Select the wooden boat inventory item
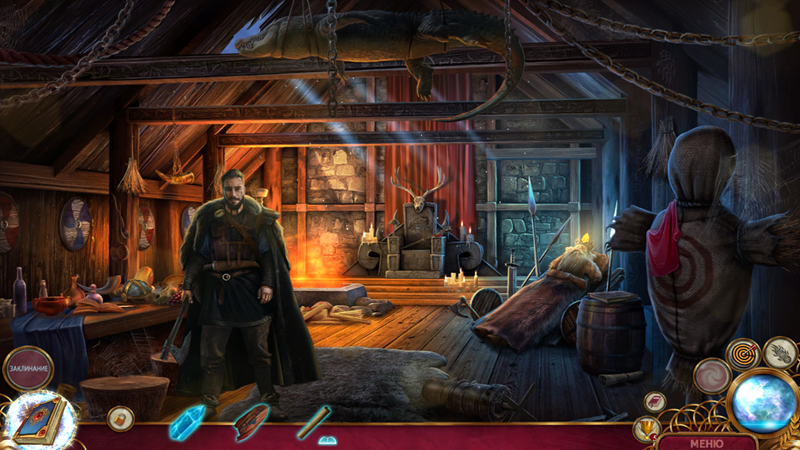 pos(251,421)
